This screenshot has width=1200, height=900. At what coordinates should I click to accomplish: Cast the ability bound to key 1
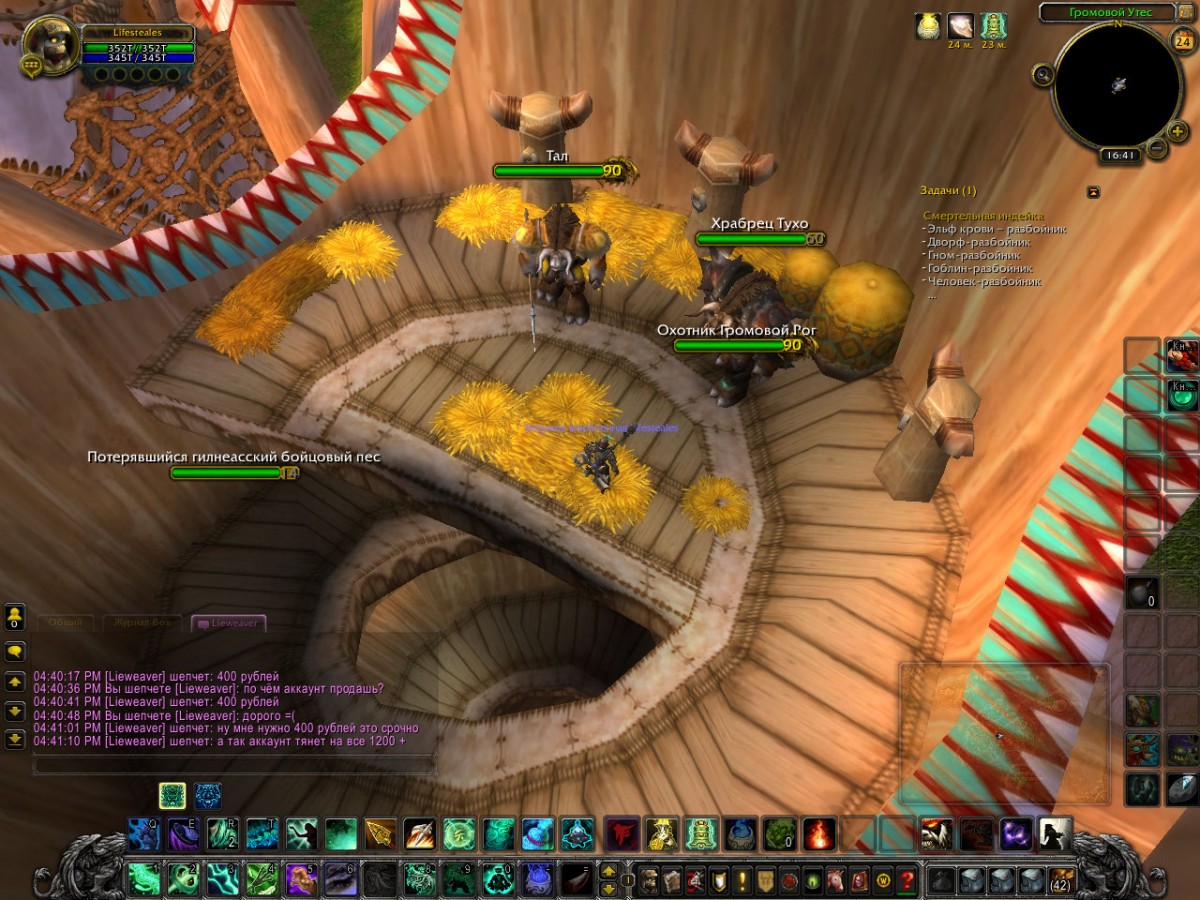145,880
